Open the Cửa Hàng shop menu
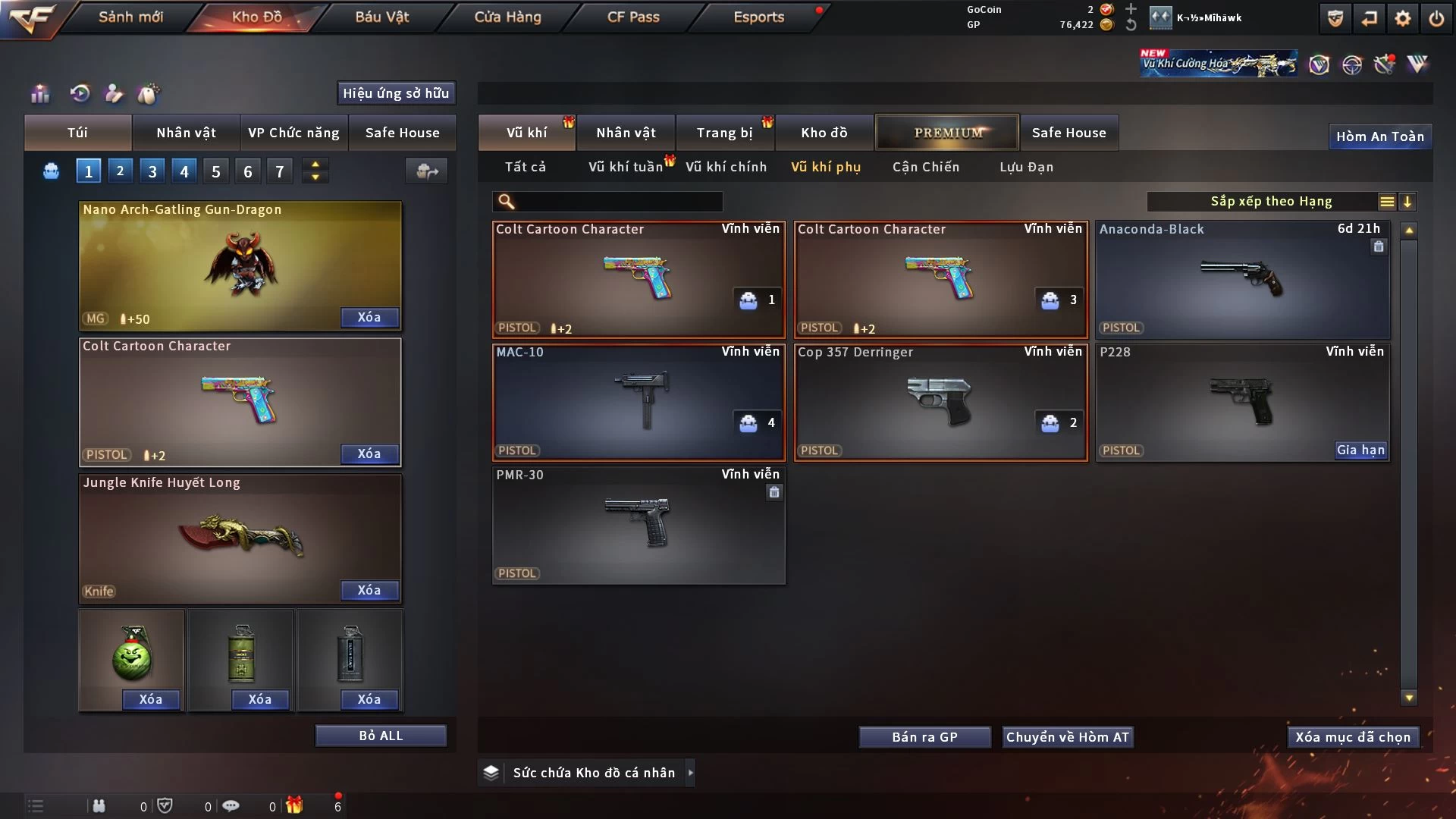Viewport: 1456px width, 819px height. point(507,17)
